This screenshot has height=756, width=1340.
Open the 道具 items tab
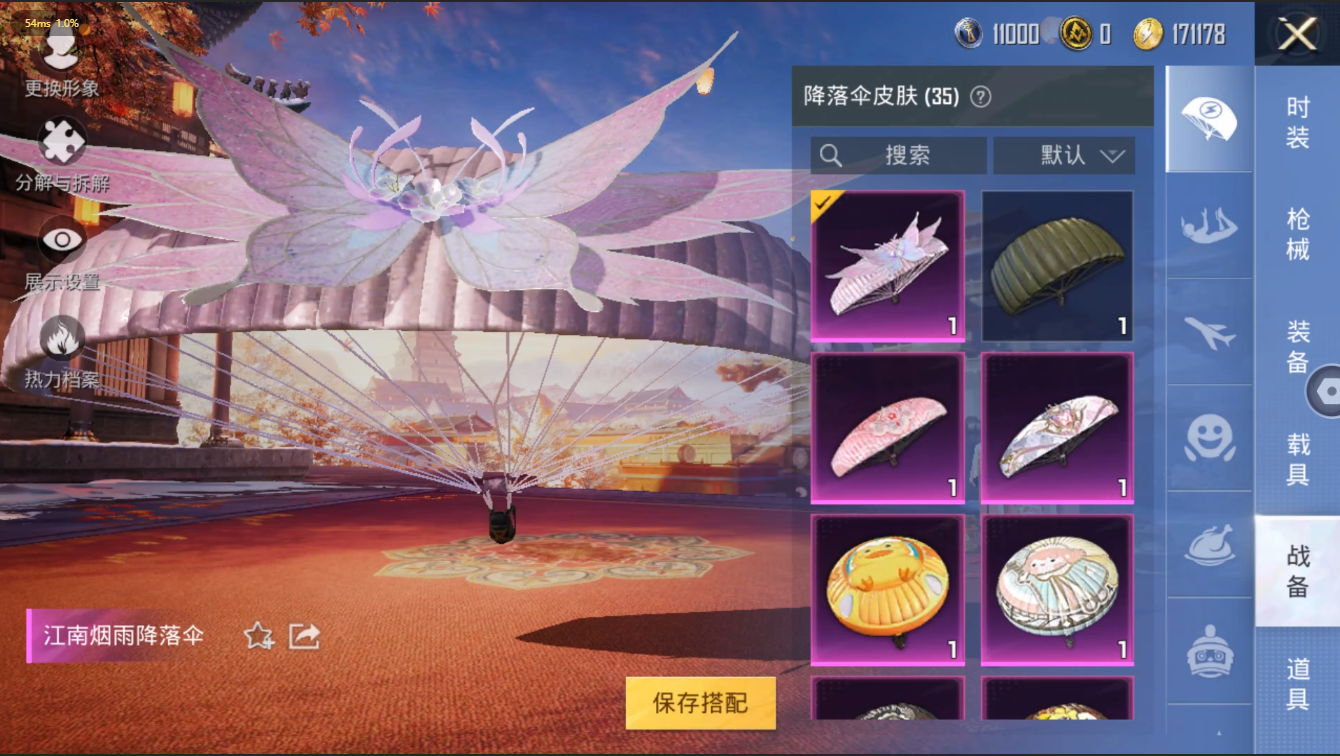coord(1297,683)
